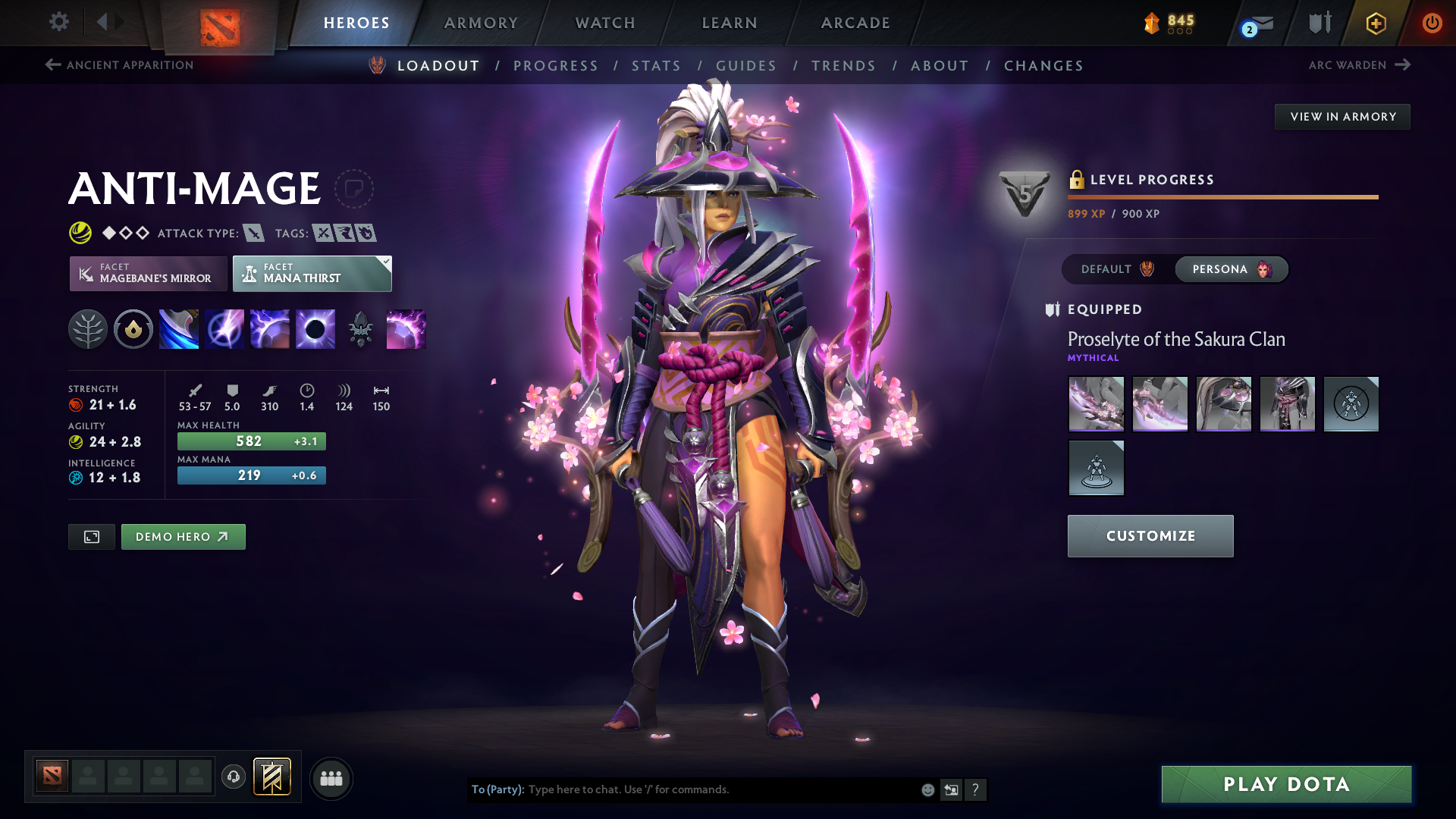View the Mana Break ability icon
Screen dimensions: 1456x819
179,329
